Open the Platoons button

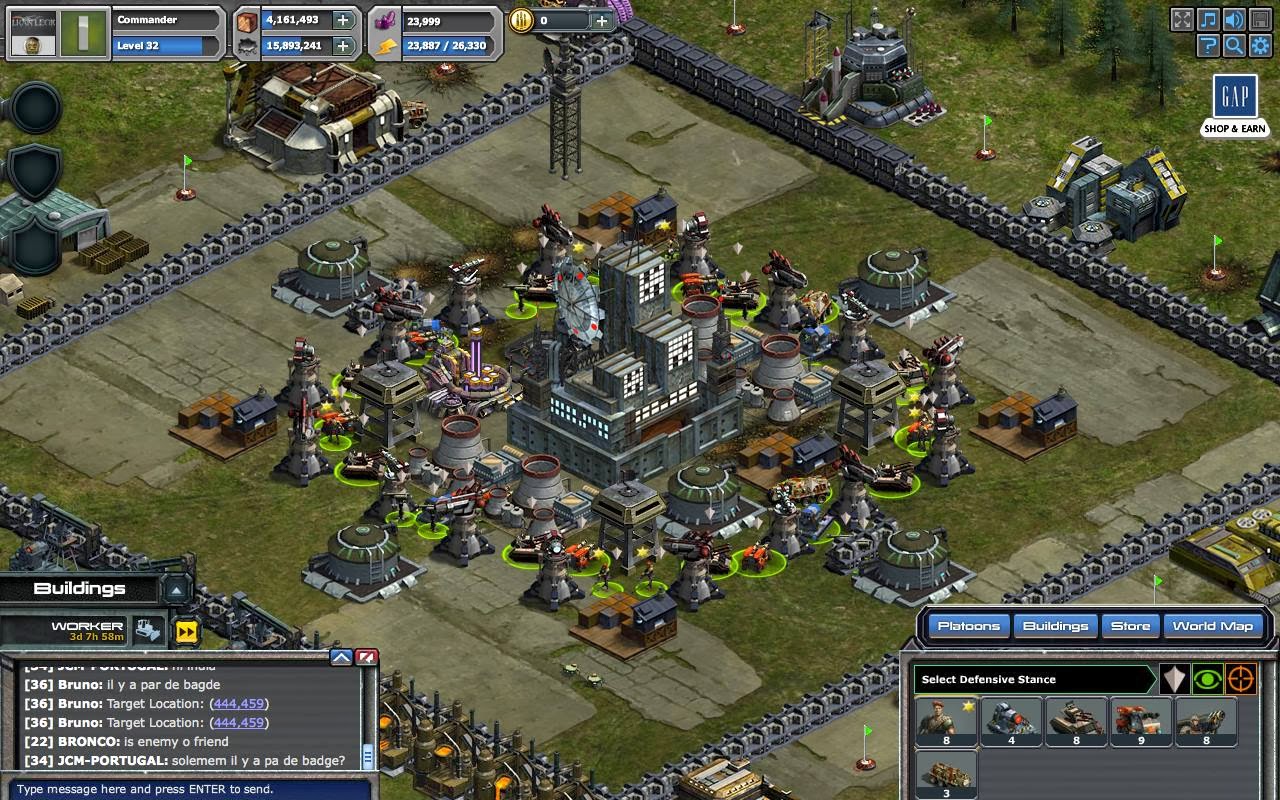(968, 625)
